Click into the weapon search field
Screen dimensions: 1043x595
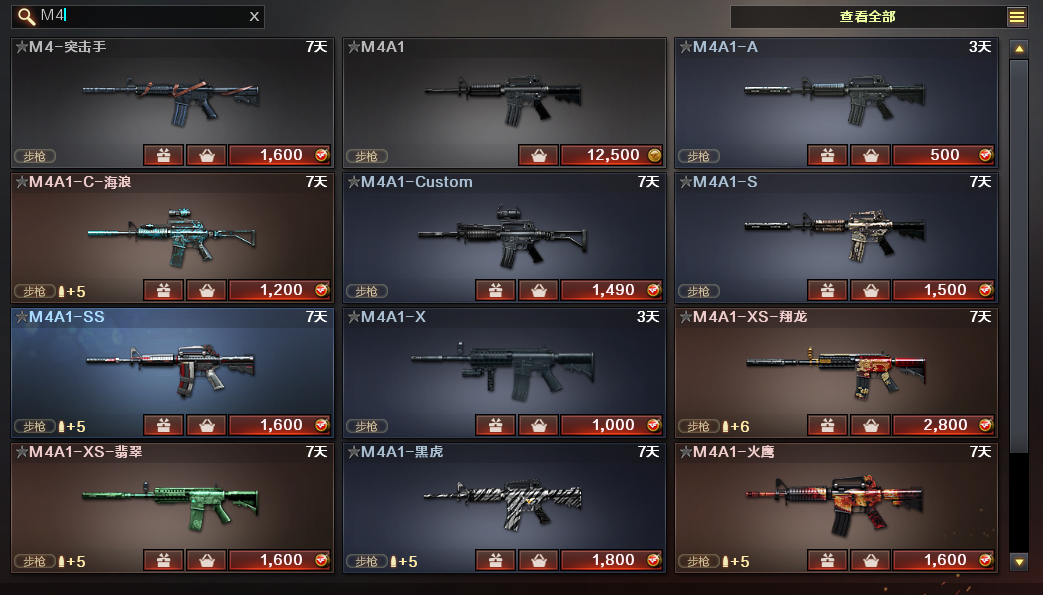pyautogui.click(x=140, y=16)
